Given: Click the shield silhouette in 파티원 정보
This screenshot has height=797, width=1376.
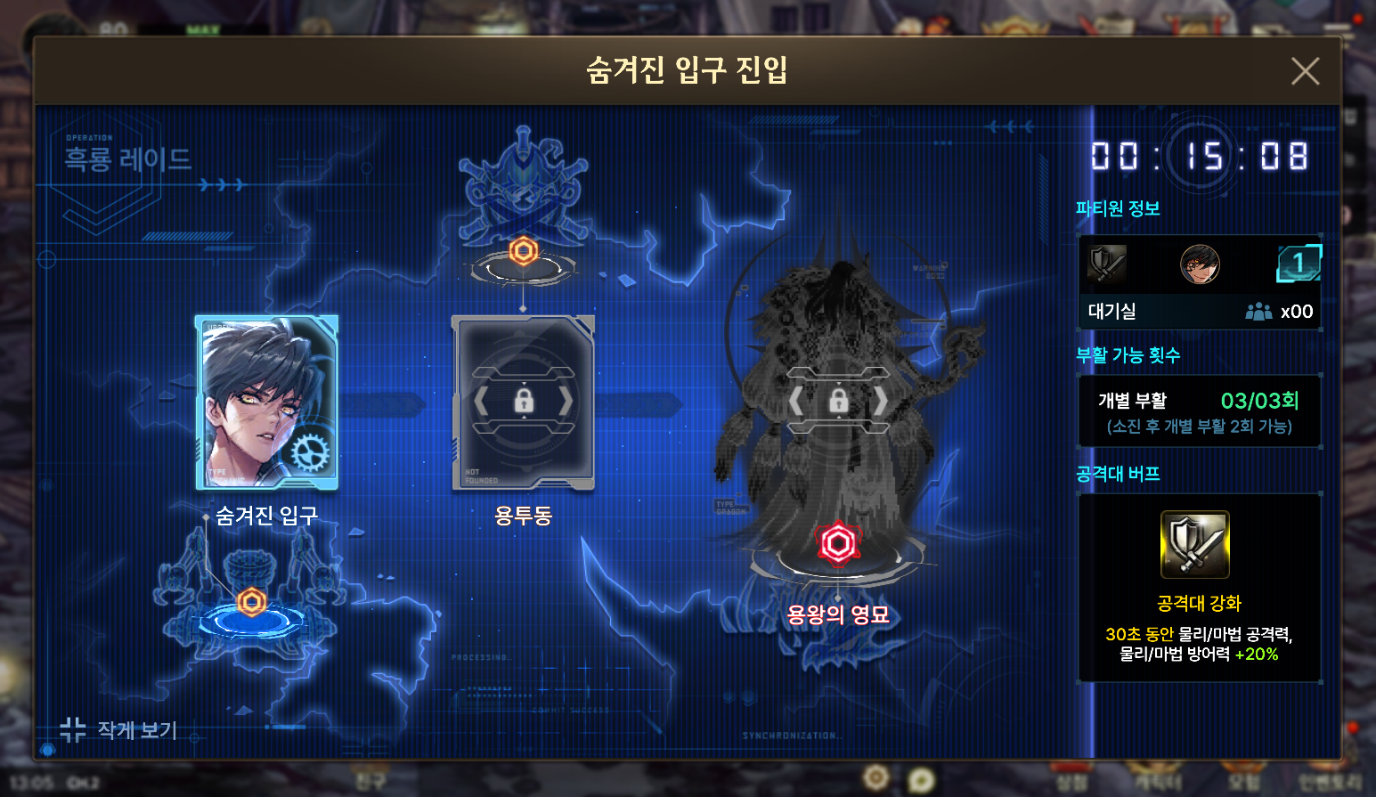Looking at the screenshot, I should 1109,264.
